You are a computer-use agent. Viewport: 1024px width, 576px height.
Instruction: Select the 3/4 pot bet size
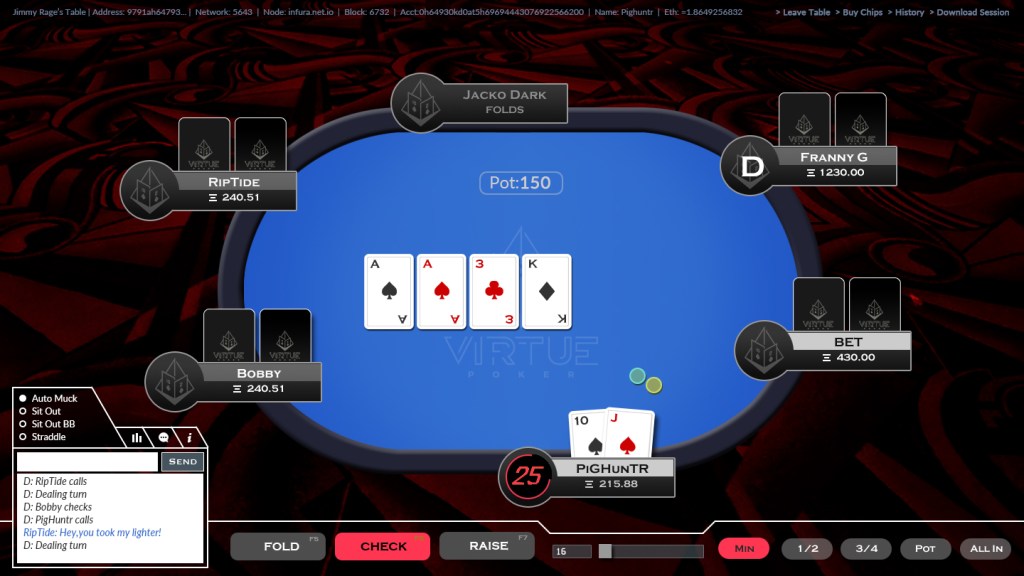(x=866, y=548)
